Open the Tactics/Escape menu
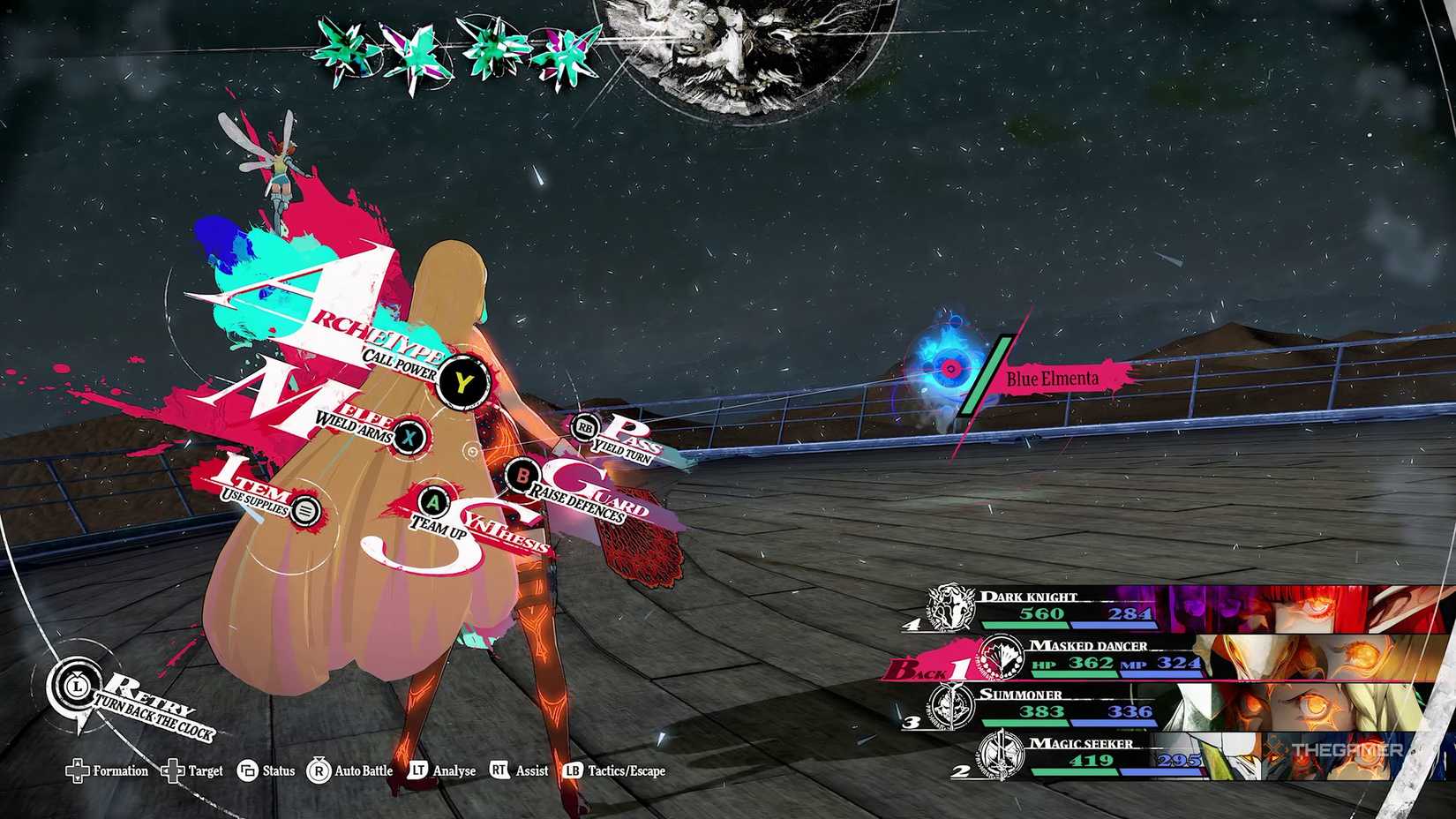 click(574, 770)
